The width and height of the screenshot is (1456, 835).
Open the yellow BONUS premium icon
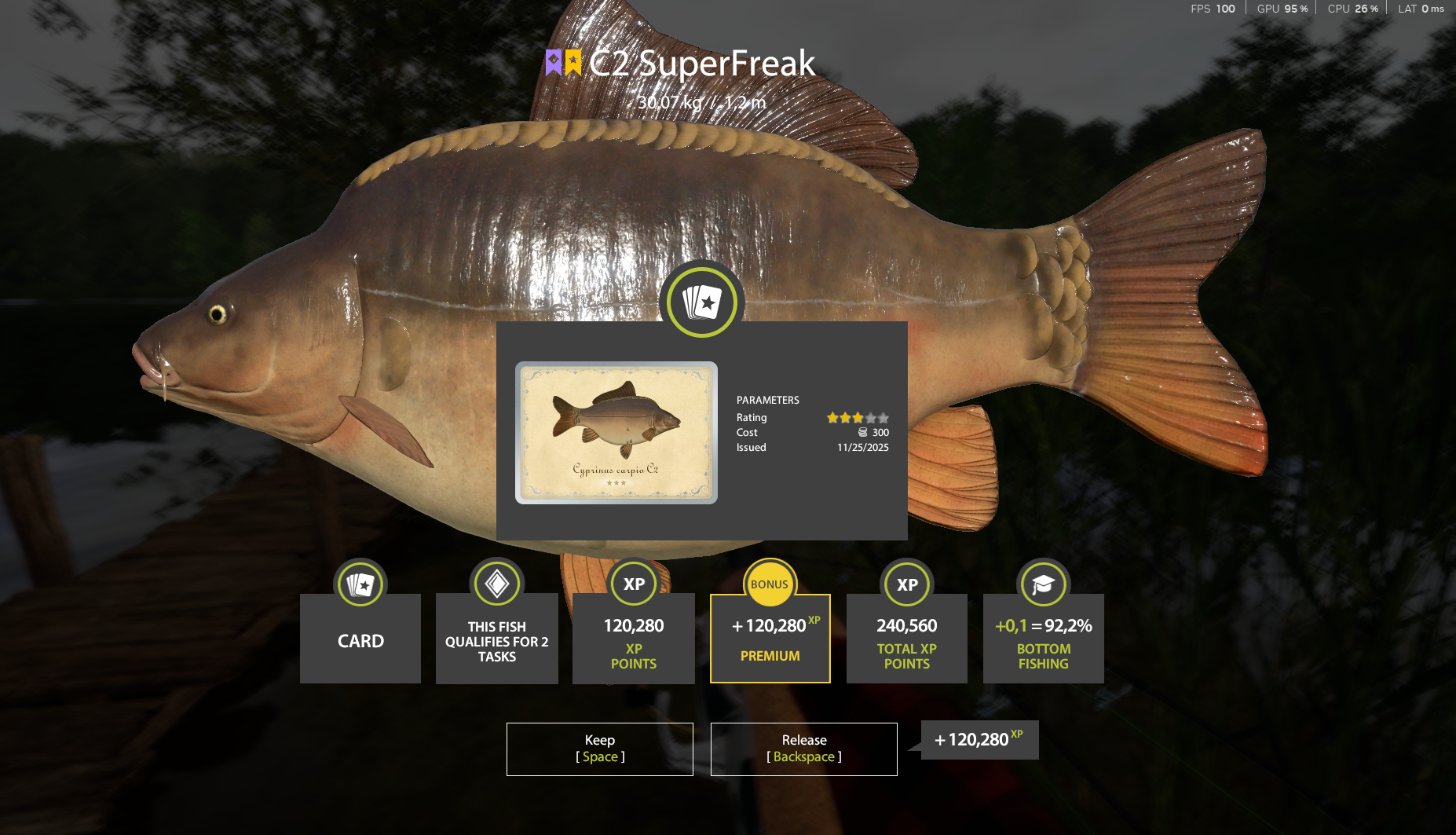coord(770,584)
